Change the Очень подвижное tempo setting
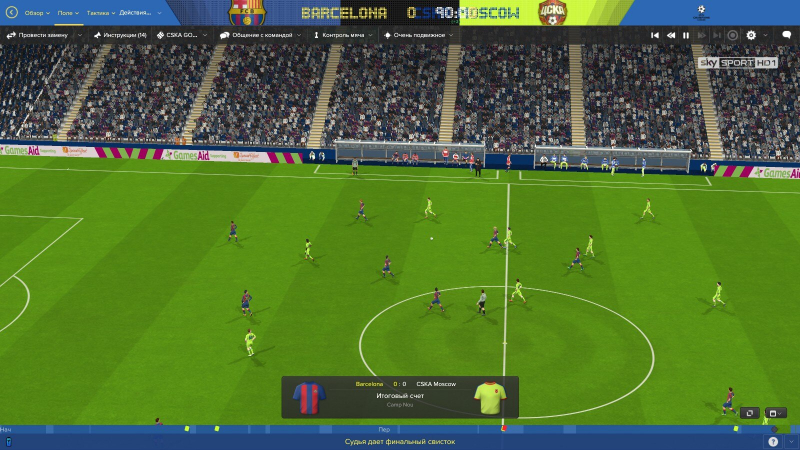This screenshot has width=800, height=450. click(415, 35)
